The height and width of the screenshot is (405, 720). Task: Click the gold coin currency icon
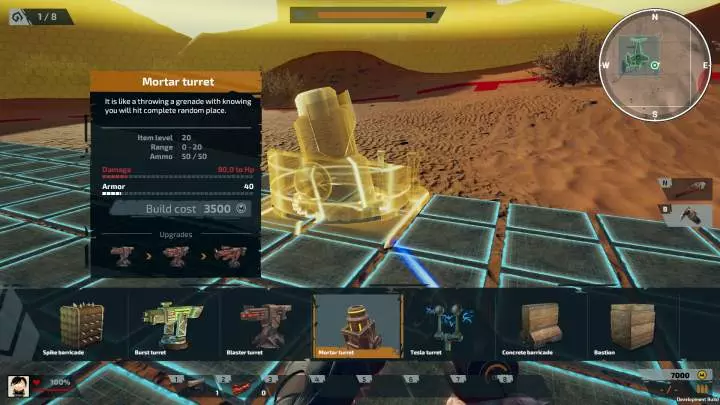[701, 375]
